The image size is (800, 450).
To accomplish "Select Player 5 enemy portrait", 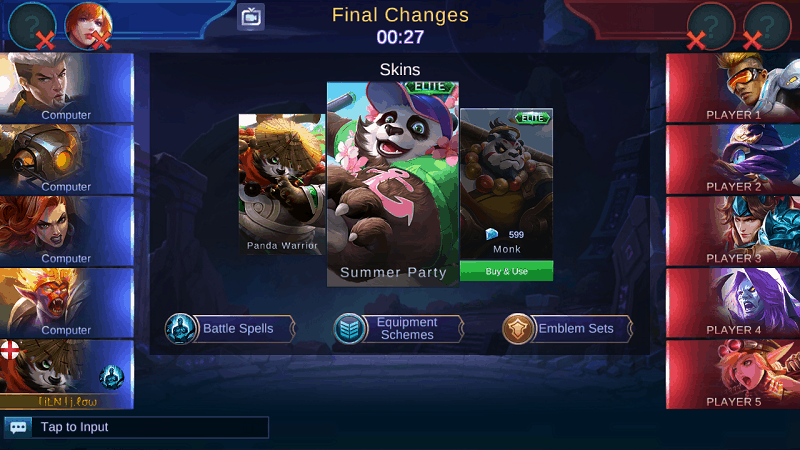I will click(x=733, y=375).
